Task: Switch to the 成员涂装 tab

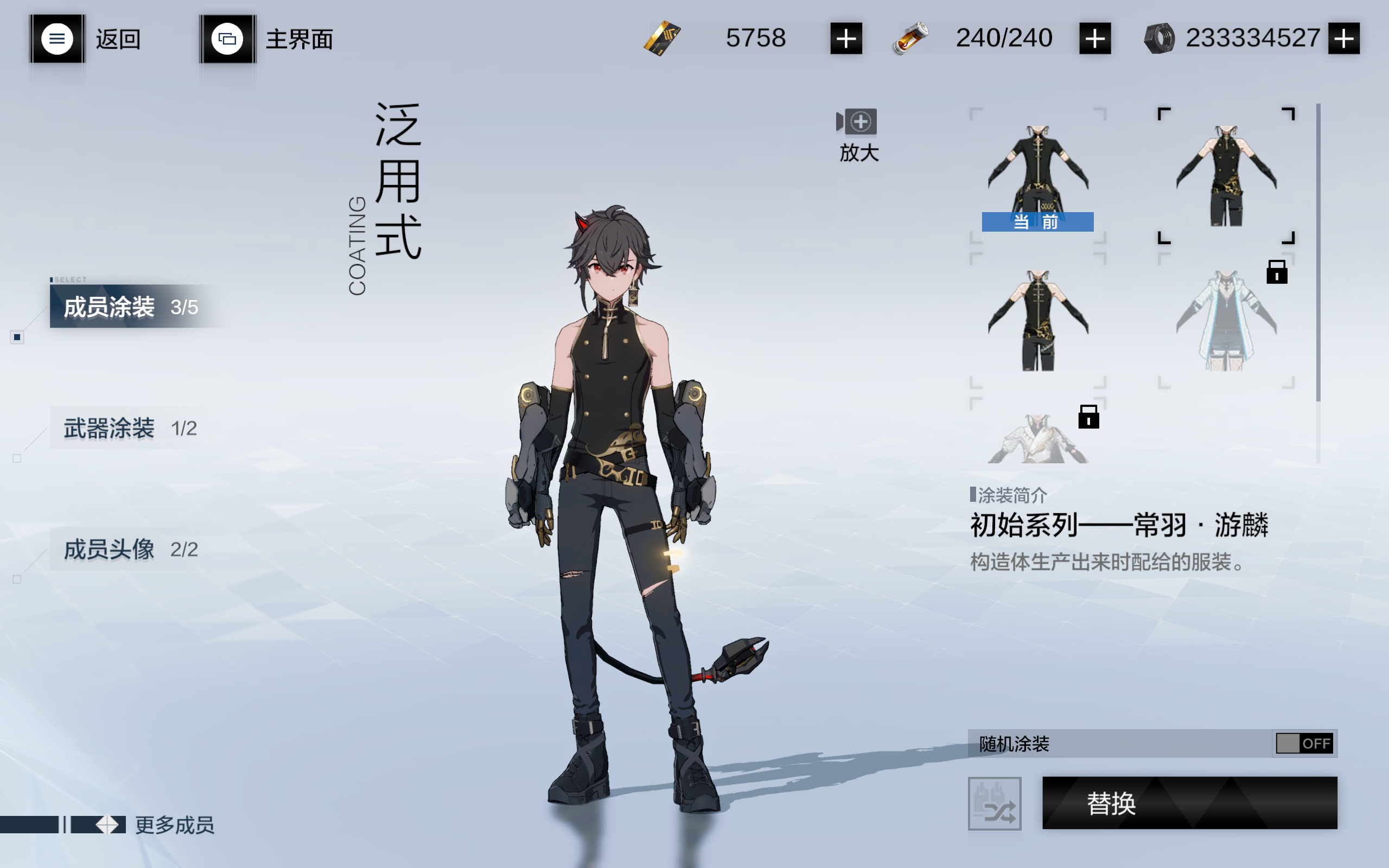Action: coord(131,307)
